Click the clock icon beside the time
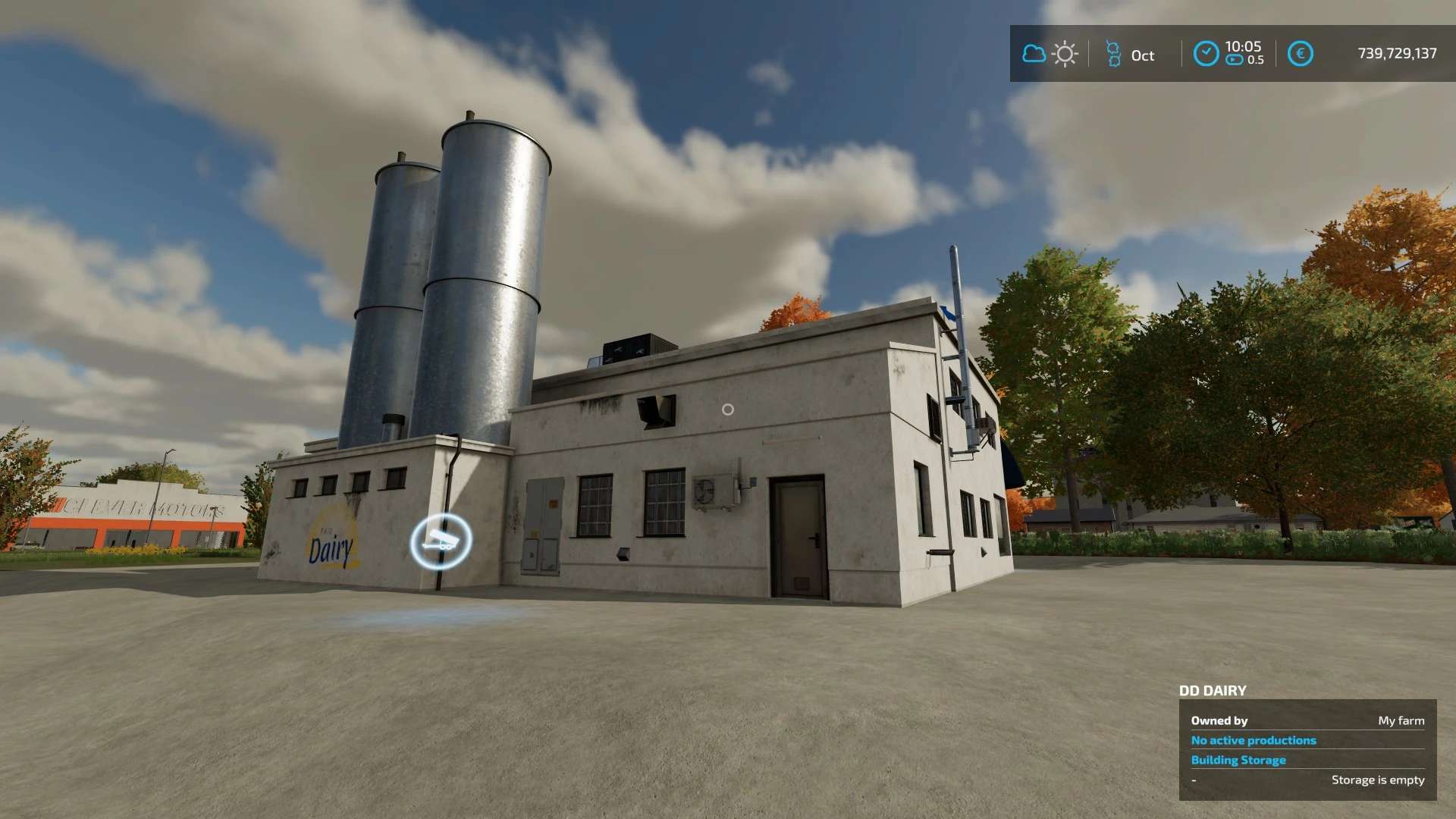1456x819 pixels. click(x=1206, y=54)
